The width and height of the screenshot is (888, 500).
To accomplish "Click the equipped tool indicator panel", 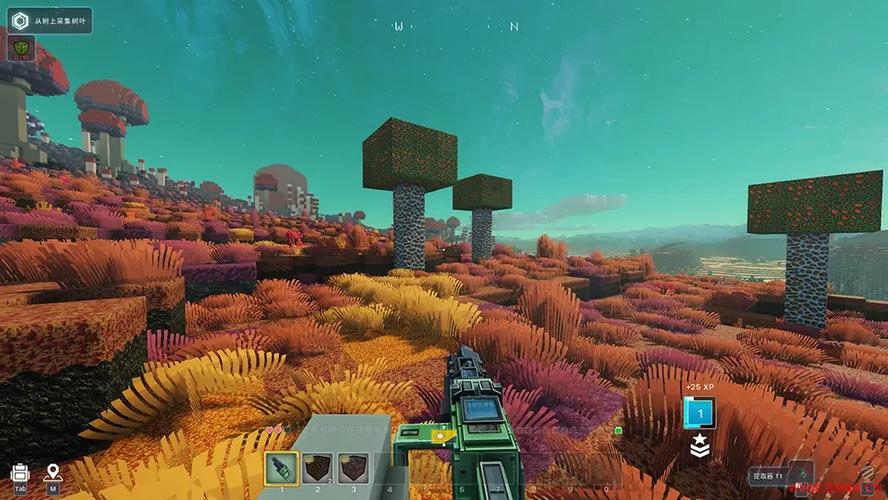I will click(781, 477).
